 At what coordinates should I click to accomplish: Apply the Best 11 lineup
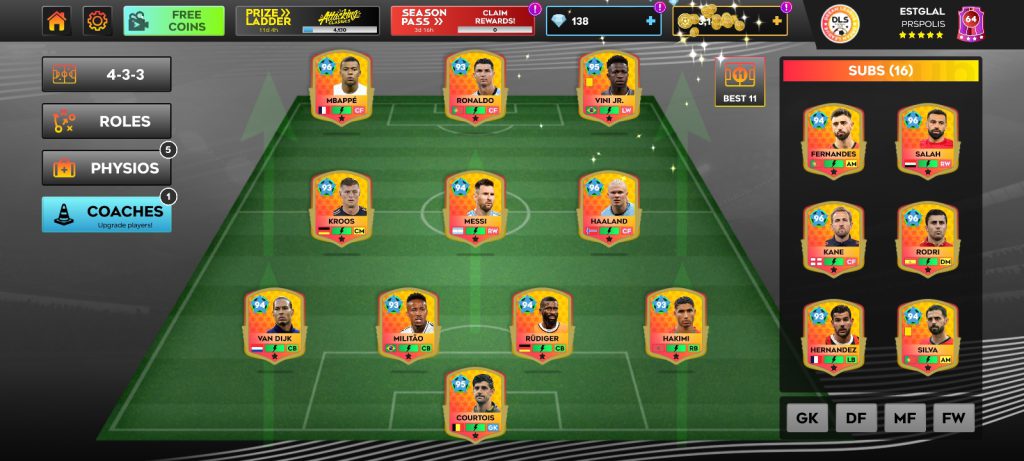[739, 82]
